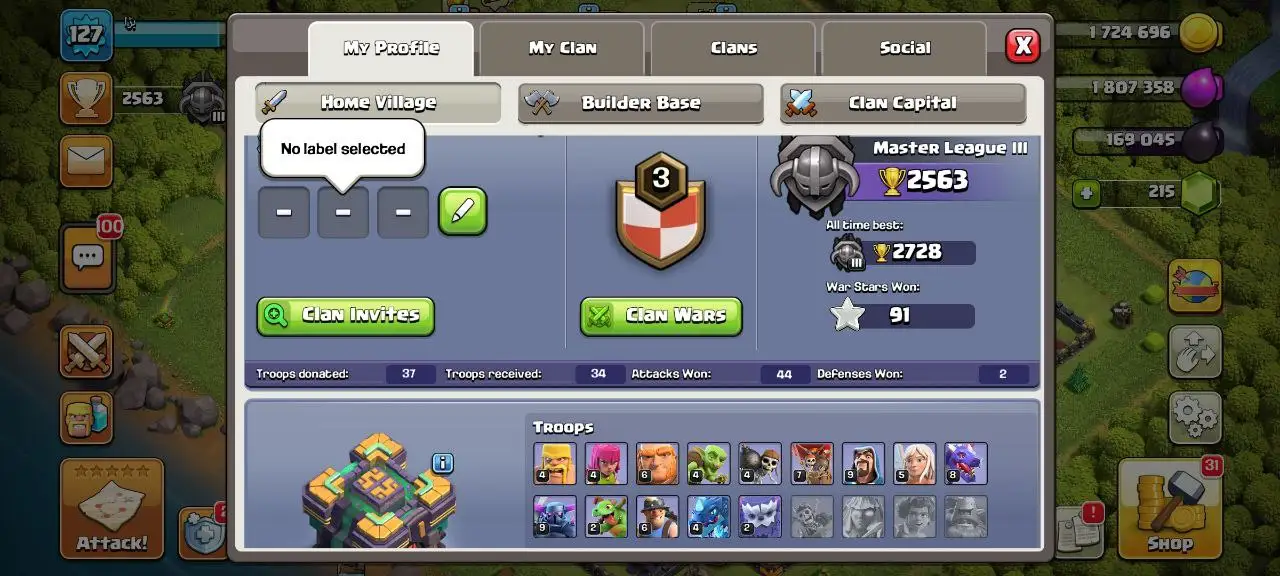Image resolution: width=1280 pixels, height=576 pixels.
Task: Show the Builder Base profile
Action: [640, 103]
